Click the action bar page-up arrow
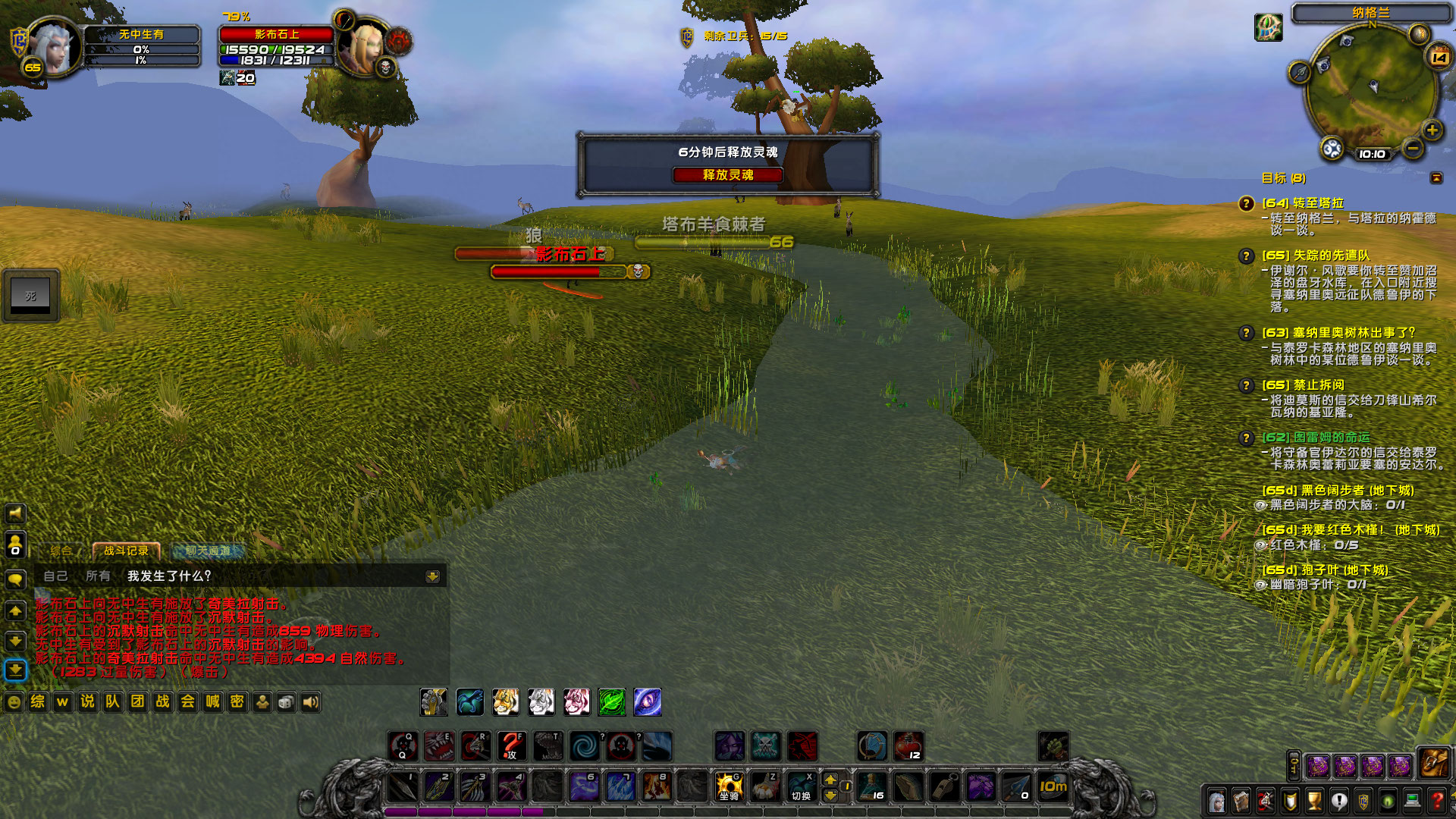The height and width of the screenshot is (819, 1456). pos(832,779)
